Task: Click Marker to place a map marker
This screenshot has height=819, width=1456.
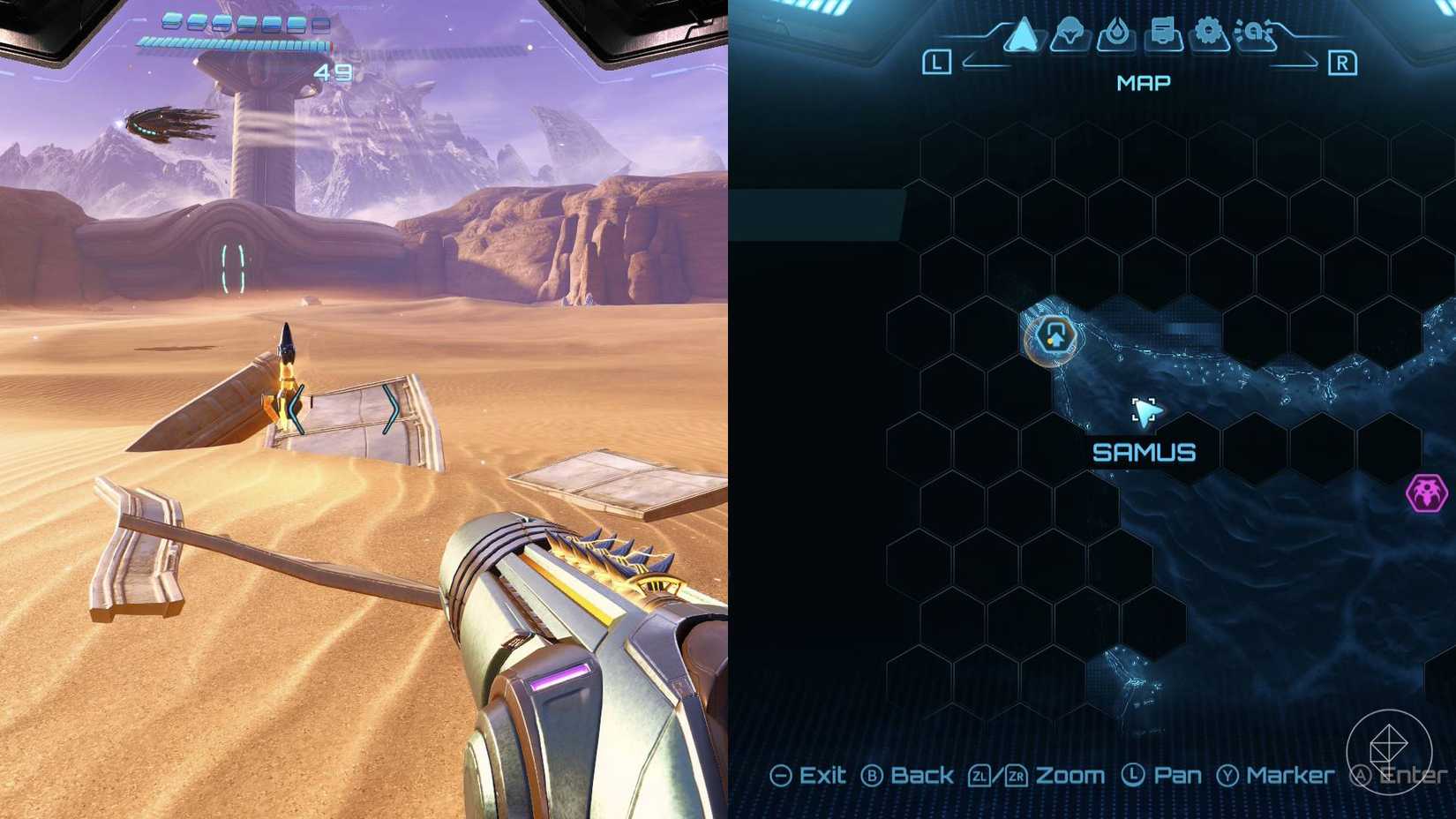Action: click(x=1291, y=775)
